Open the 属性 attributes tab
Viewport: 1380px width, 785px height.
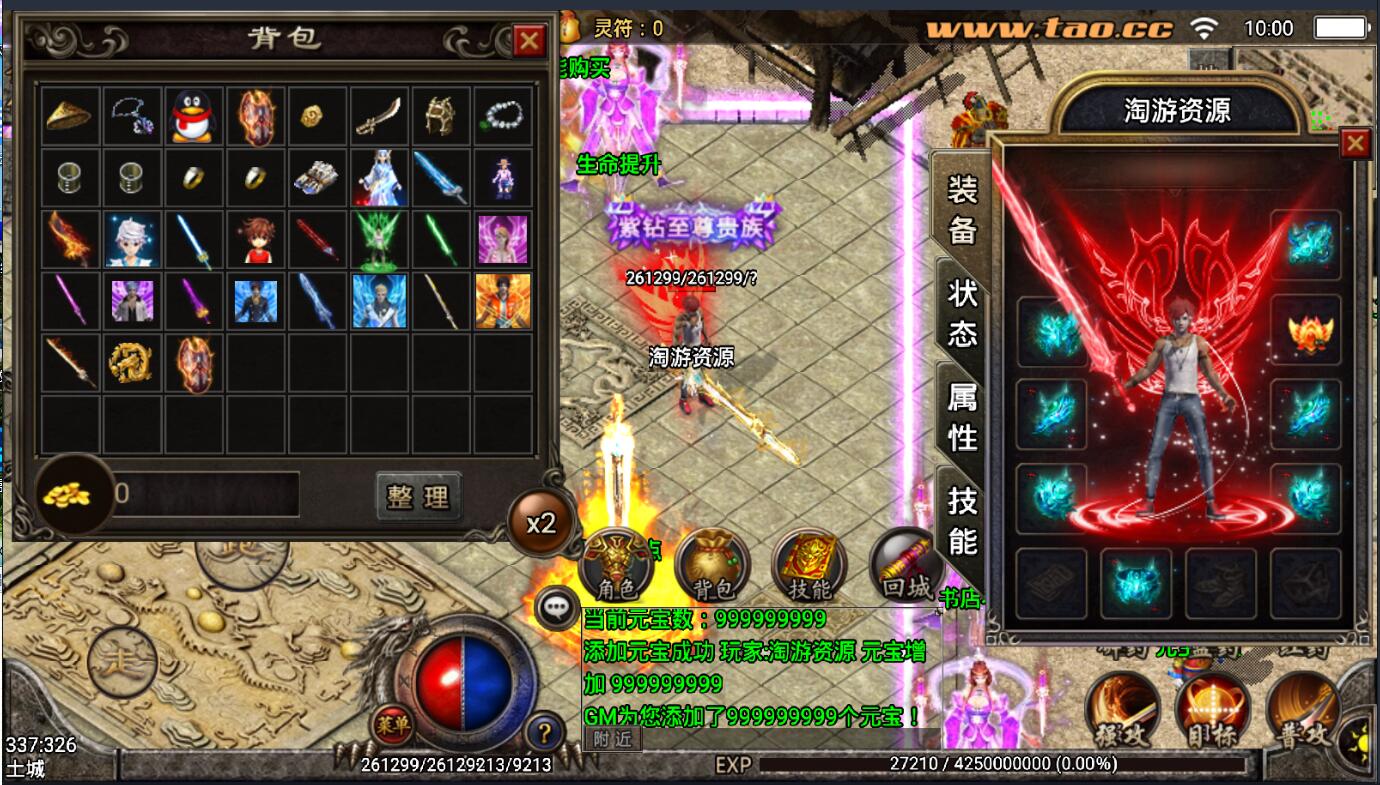(x=962, y=417)
